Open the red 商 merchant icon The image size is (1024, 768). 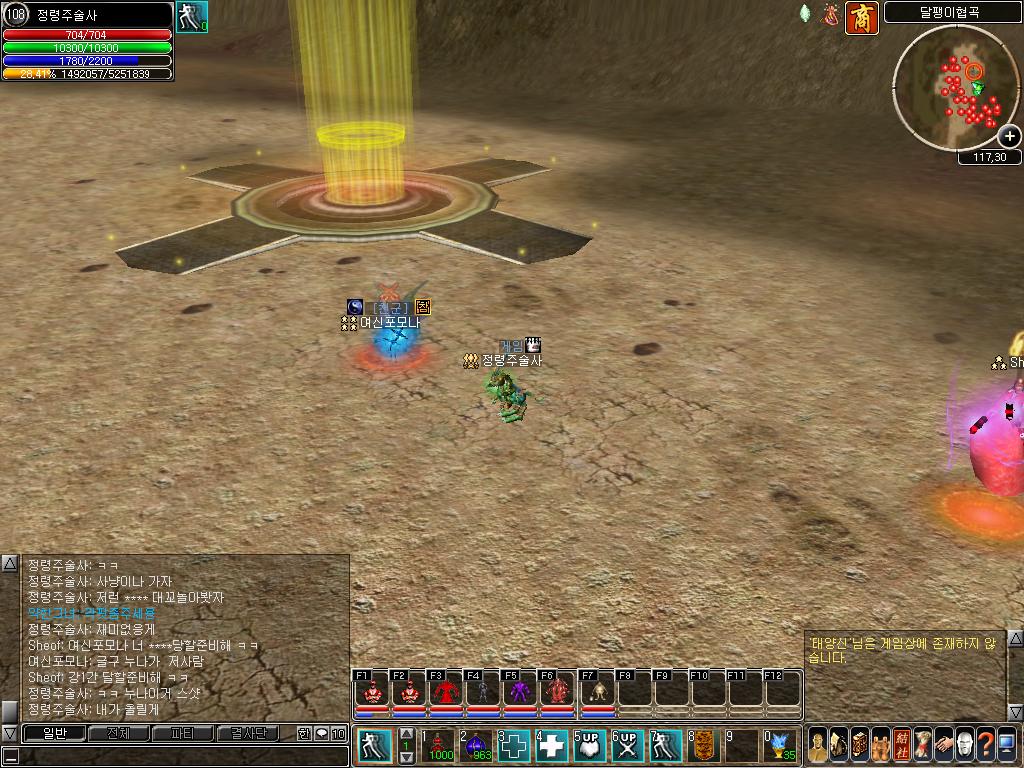[x=862, y=18]
